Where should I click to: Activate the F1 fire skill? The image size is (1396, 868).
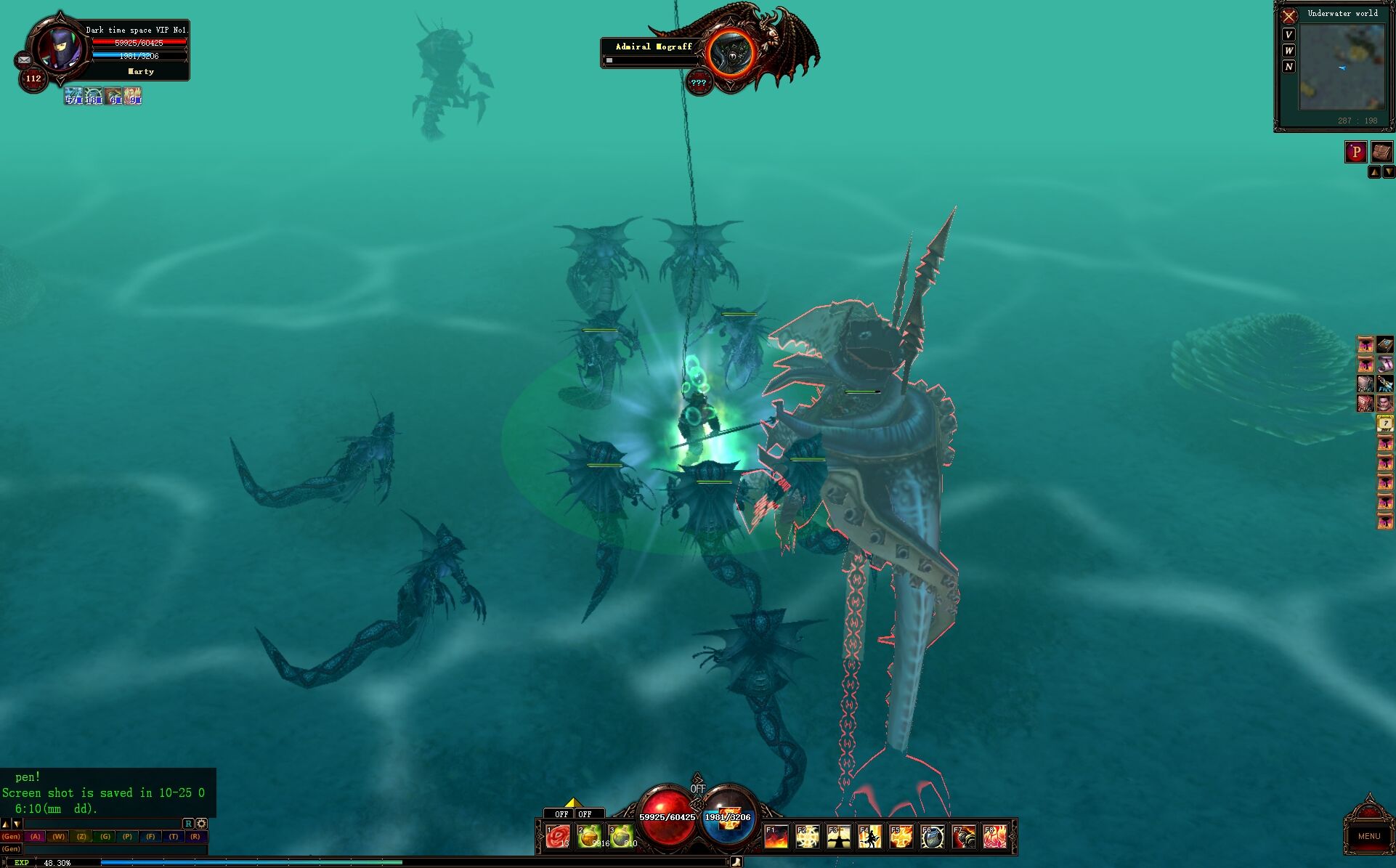[776, 837]
